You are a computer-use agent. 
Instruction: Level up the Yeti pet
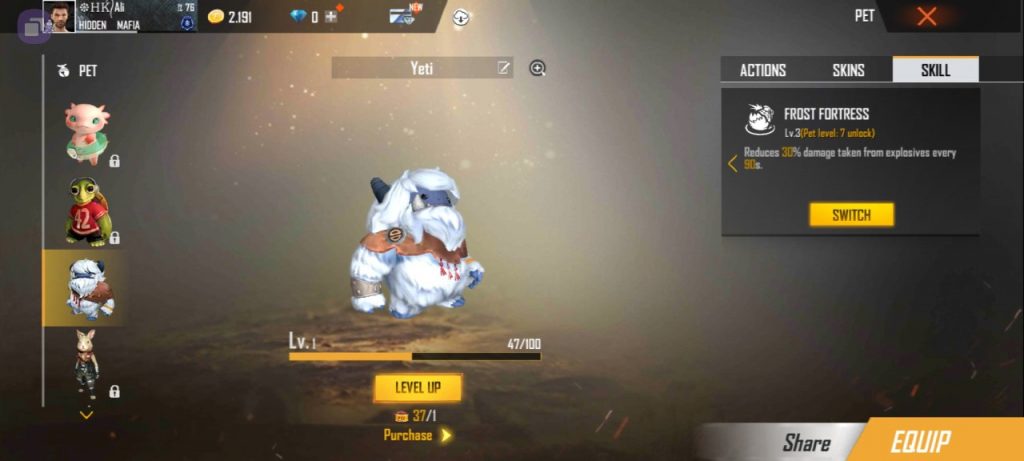coord(418,387)
